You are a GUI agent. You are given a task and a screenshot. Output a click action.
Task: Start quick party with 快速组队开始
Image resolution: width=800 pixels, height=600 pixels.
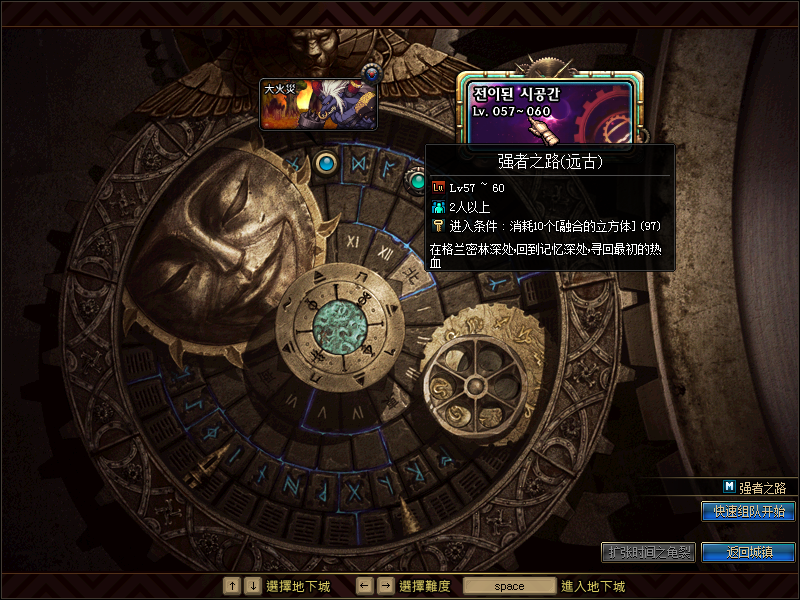(748, 511)
